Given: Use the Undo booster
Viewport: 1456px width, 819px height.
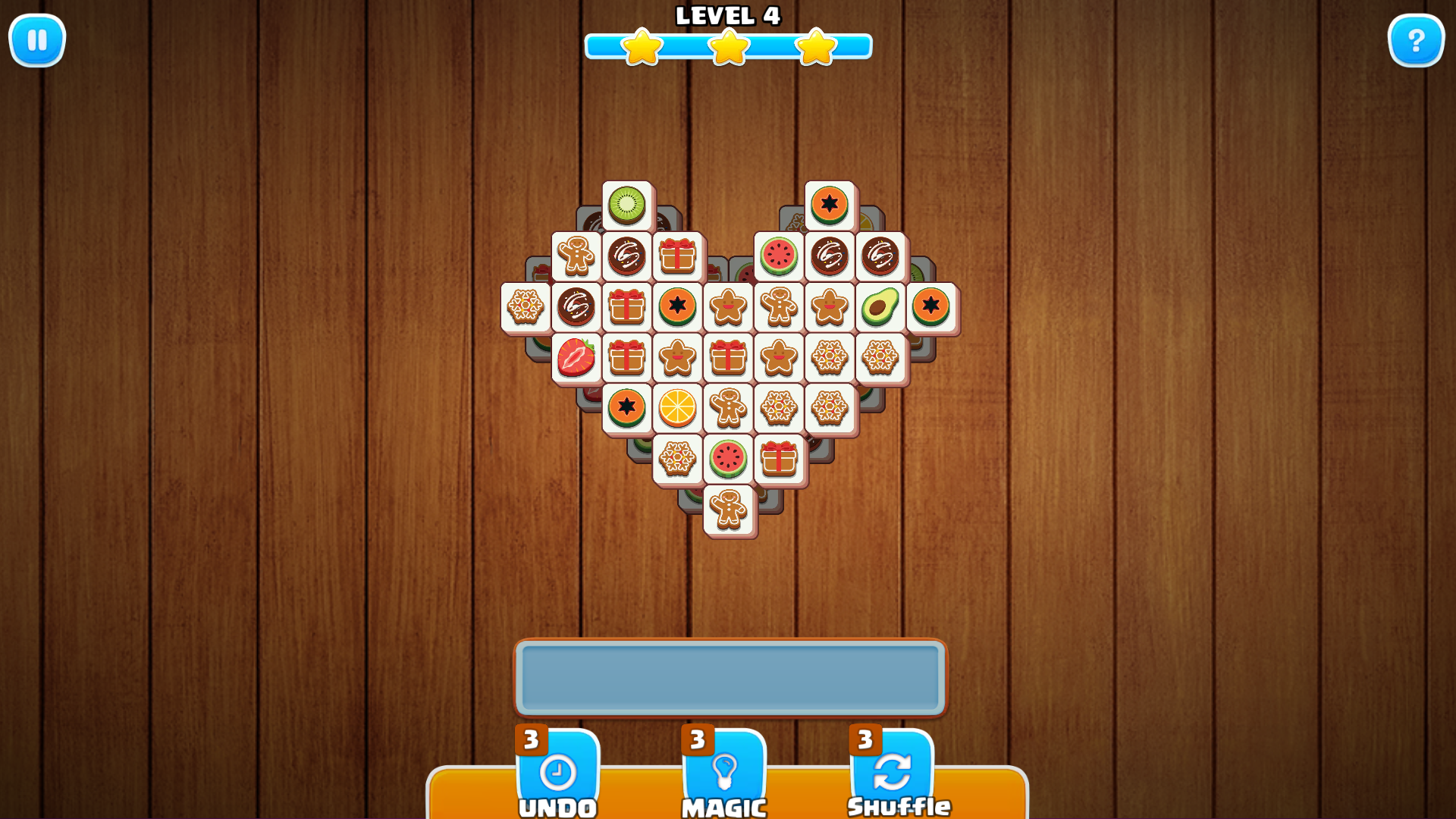Looking at the screenshot, I should pyautogui.click(x=559, y=775).
